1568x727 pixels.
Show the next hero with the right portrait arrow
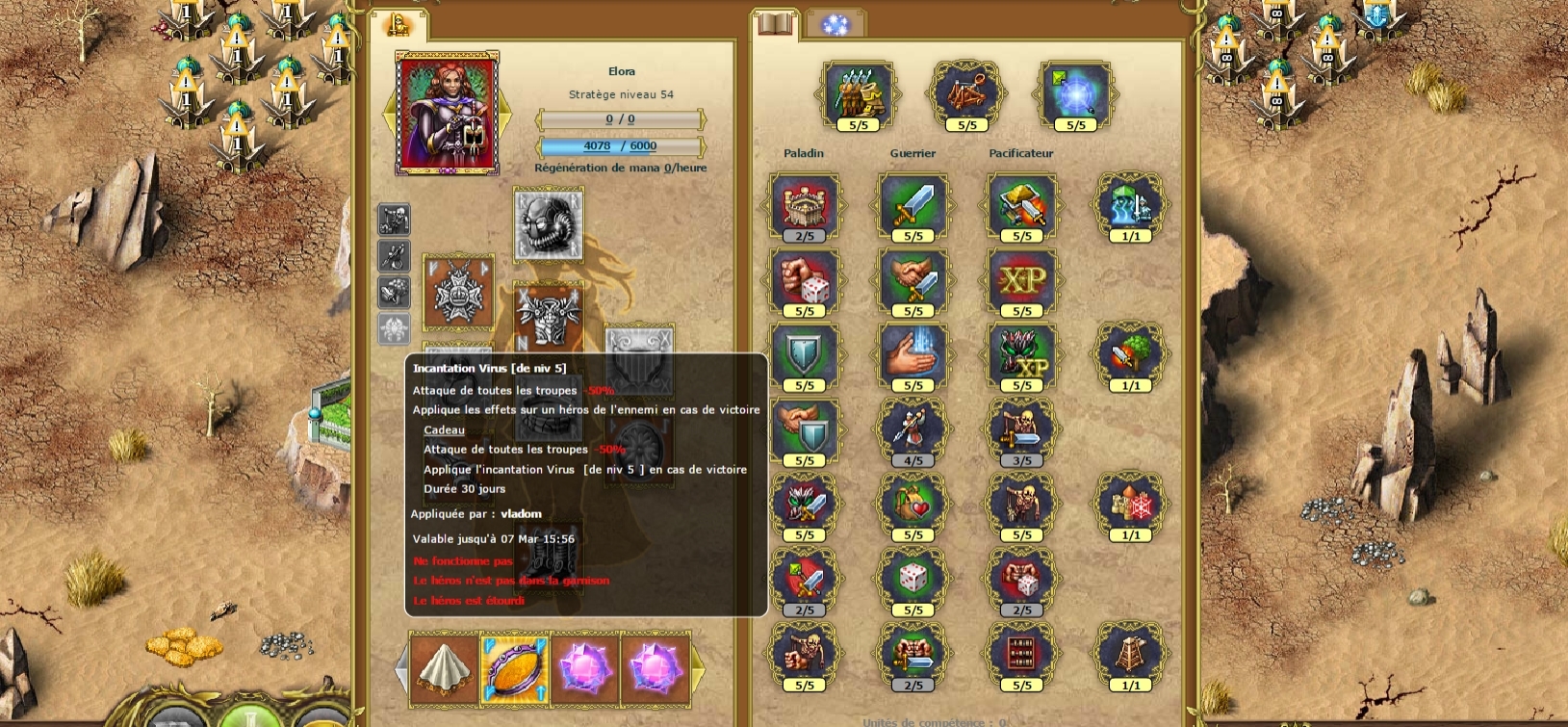point(505,114)
